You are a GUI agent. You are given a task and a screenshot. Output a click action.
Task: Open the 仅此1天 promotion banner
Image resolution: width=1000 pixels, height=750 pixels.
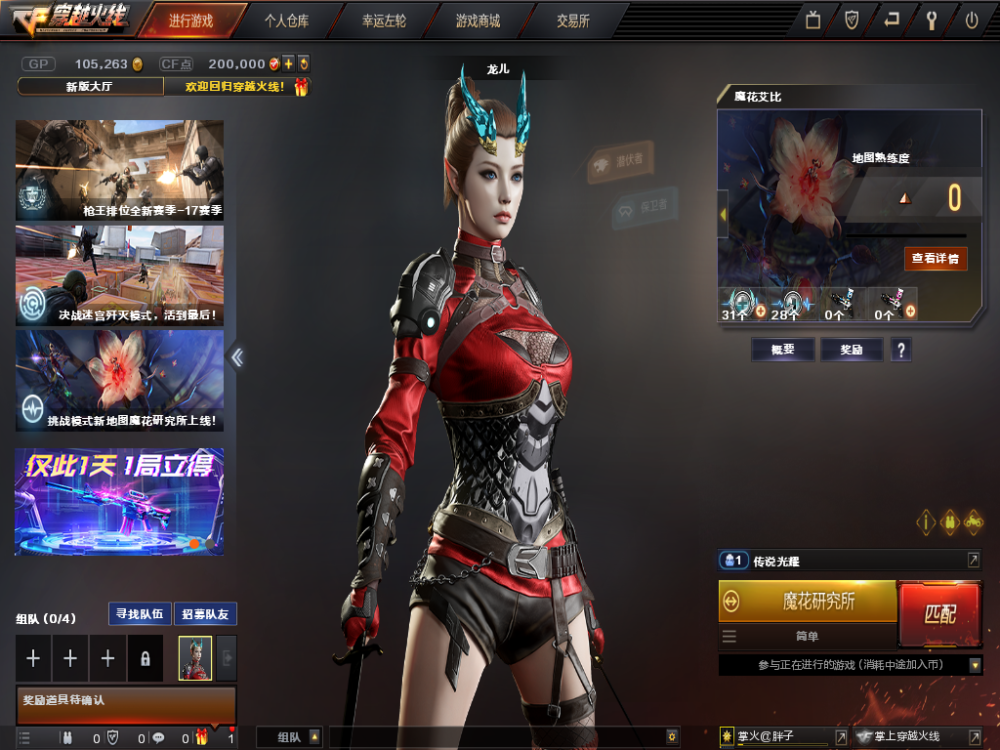point(119,501)
